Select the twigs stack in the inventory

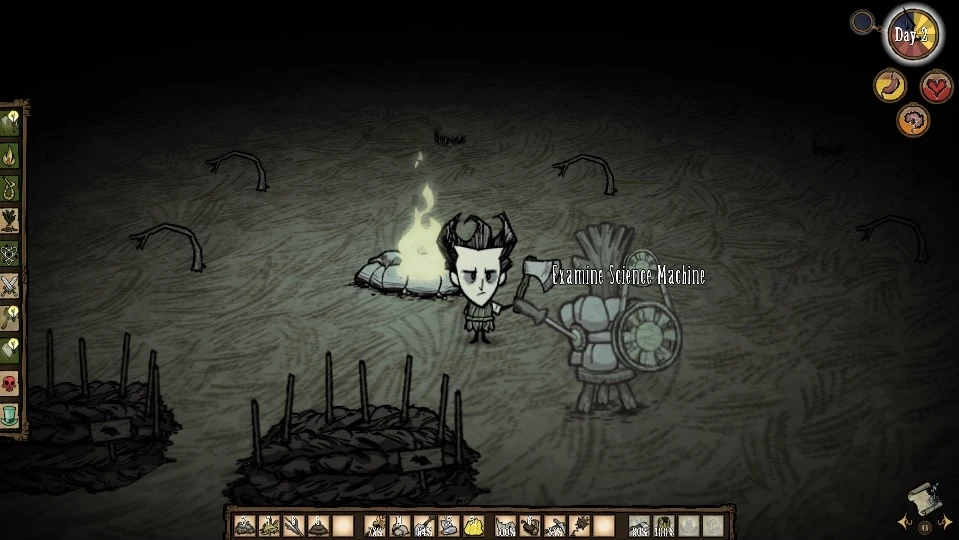(x=293, y=525)
